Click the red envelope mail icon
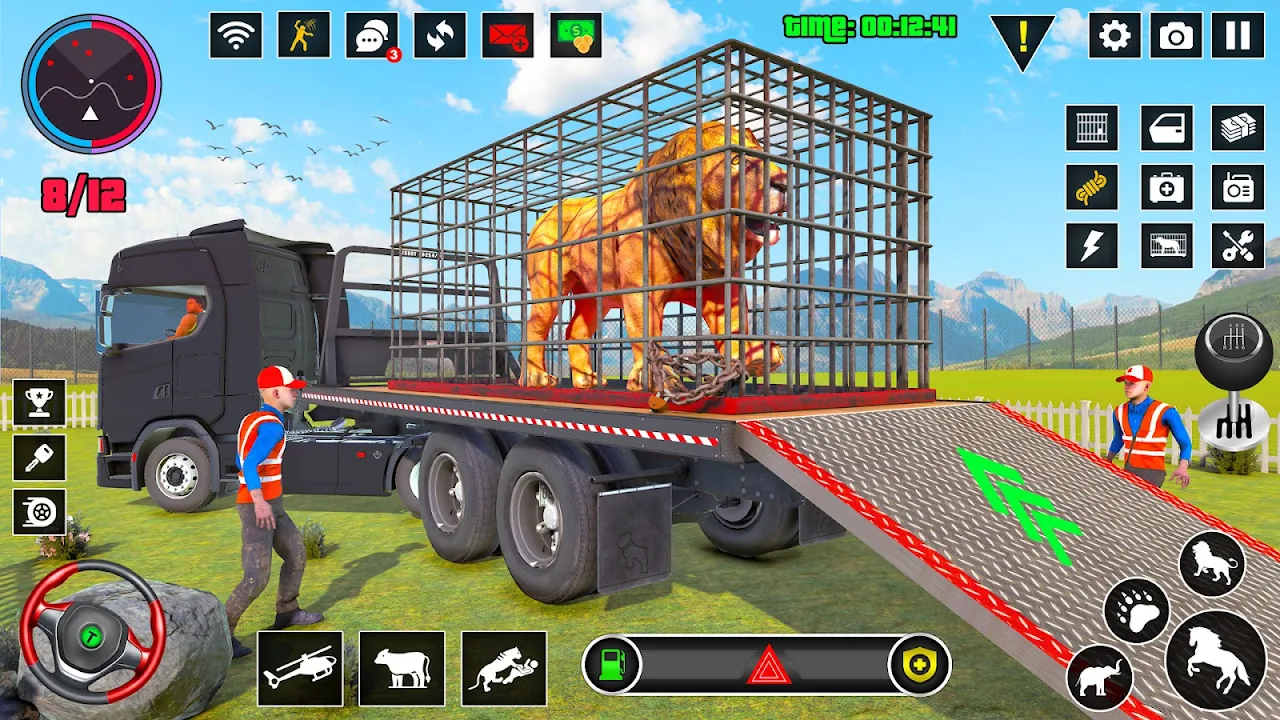This screenshot has width=1280, height=720. coord(508,36)
